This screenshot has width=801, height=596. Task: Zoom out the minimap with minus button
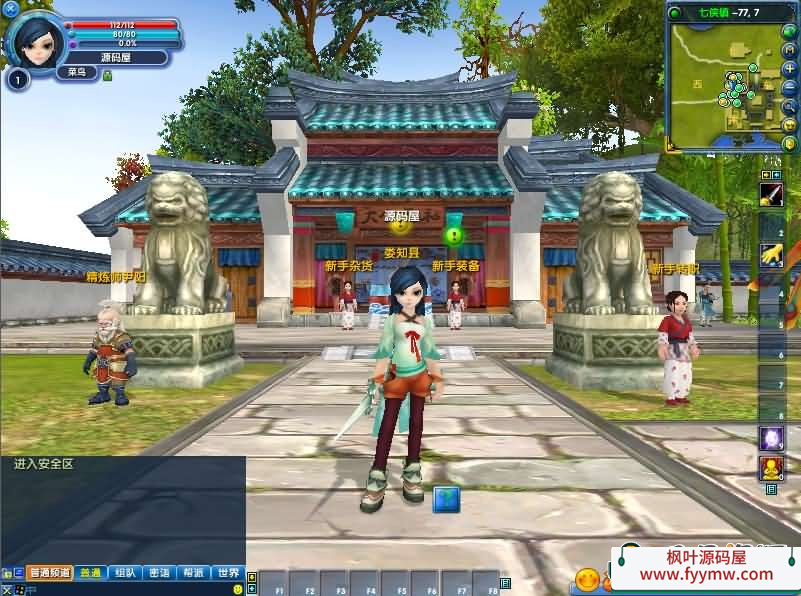789,87
